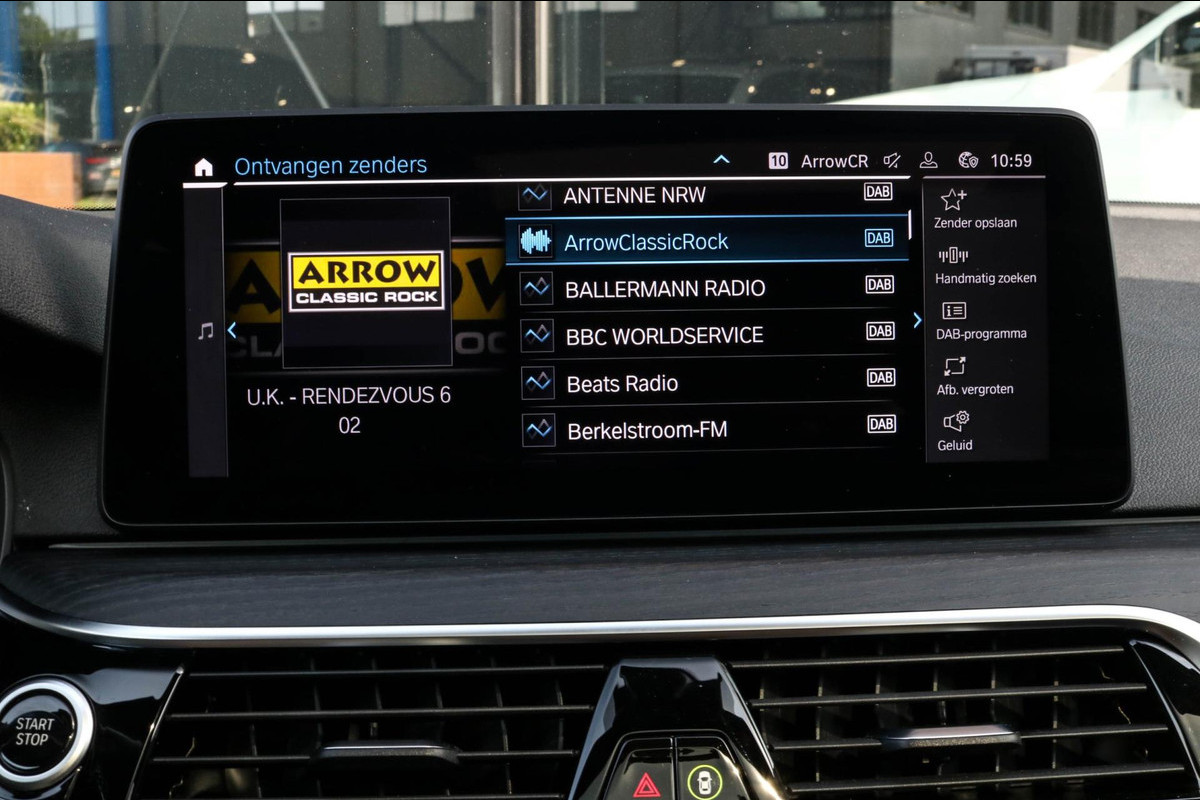The image size is (1200, 800).
Task: Click the right arrow beside station list
Action: click(917, 320)
